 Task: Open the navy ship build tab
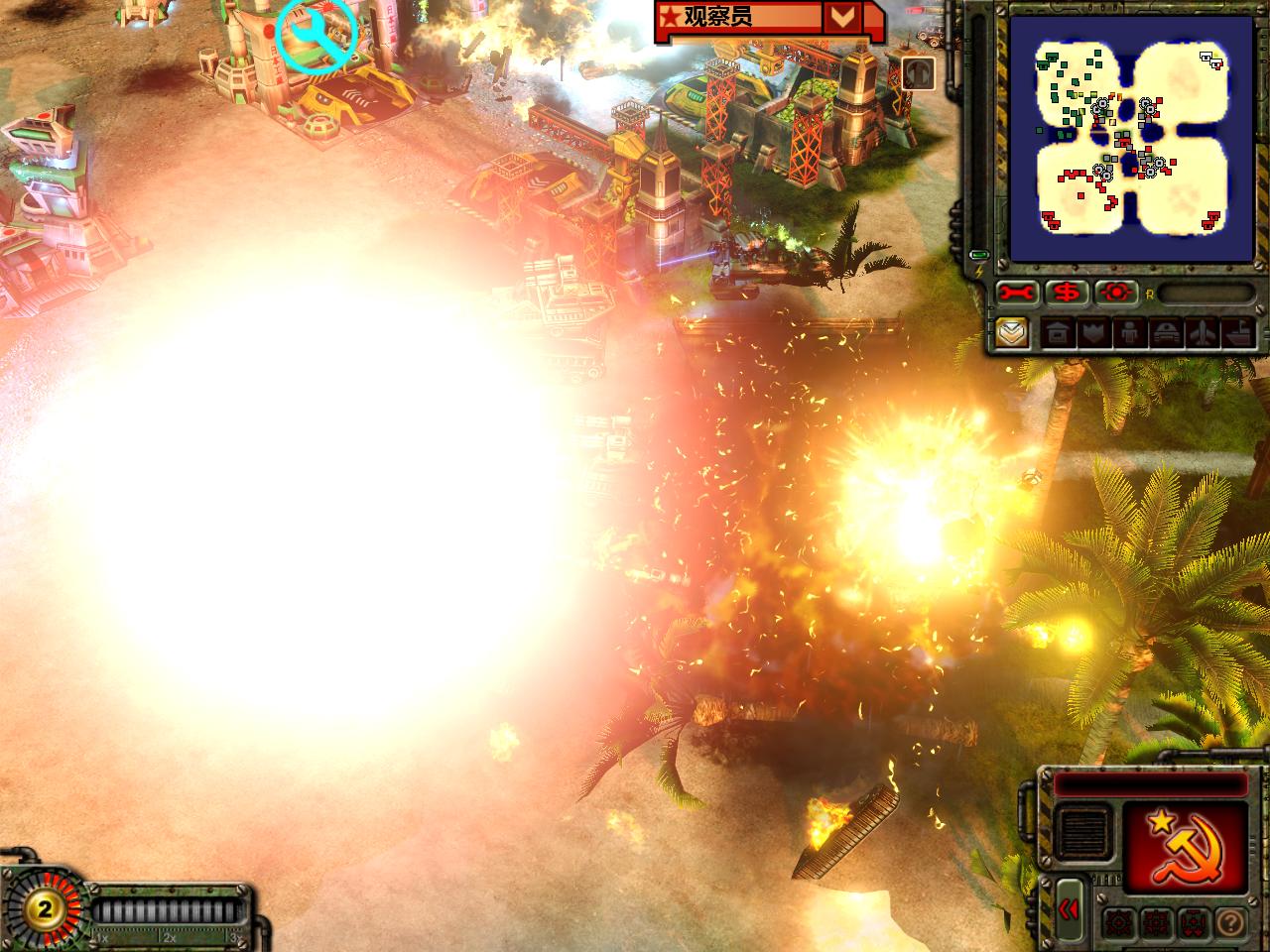(1238, 333)
